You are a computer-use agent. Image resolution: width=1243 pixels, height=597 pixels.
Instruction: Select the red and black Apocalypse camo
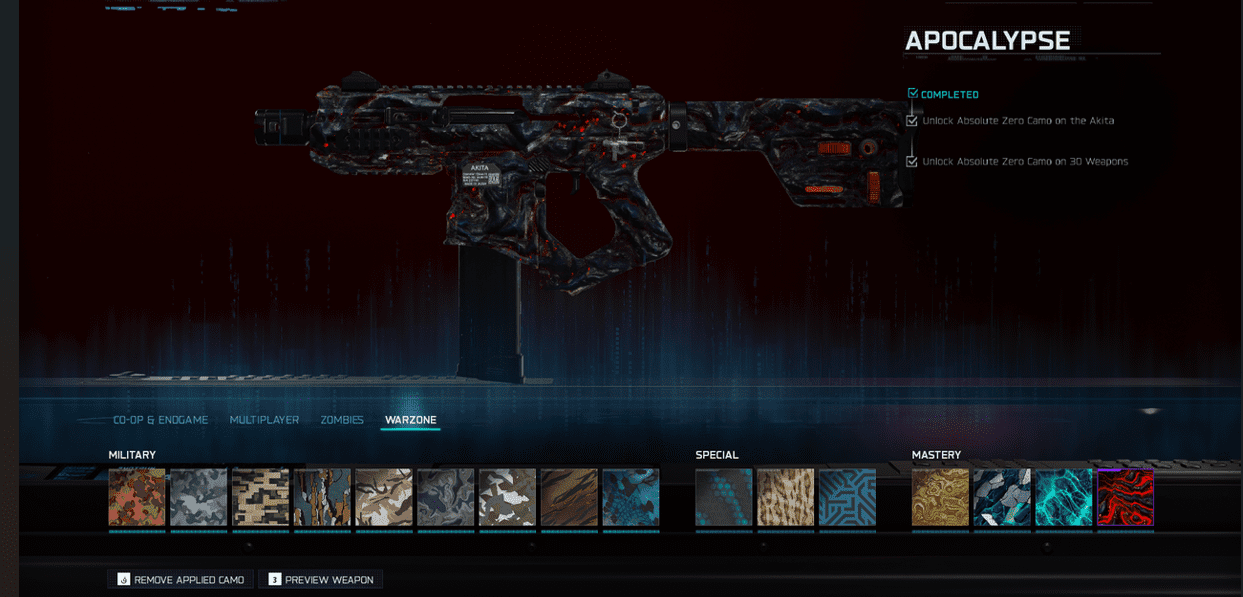tap(1126, 497)
